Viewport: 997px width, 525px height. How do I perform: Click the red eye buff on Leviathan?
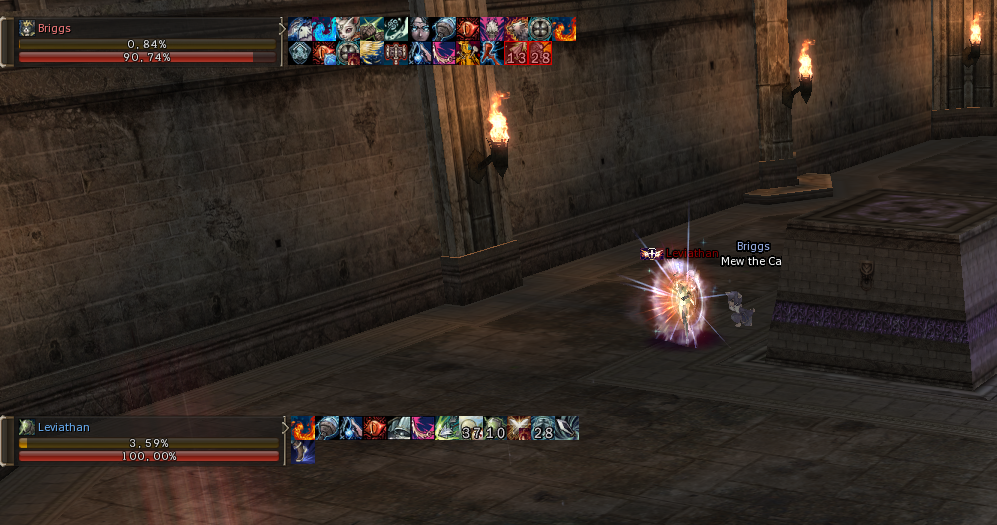[375, 429]
